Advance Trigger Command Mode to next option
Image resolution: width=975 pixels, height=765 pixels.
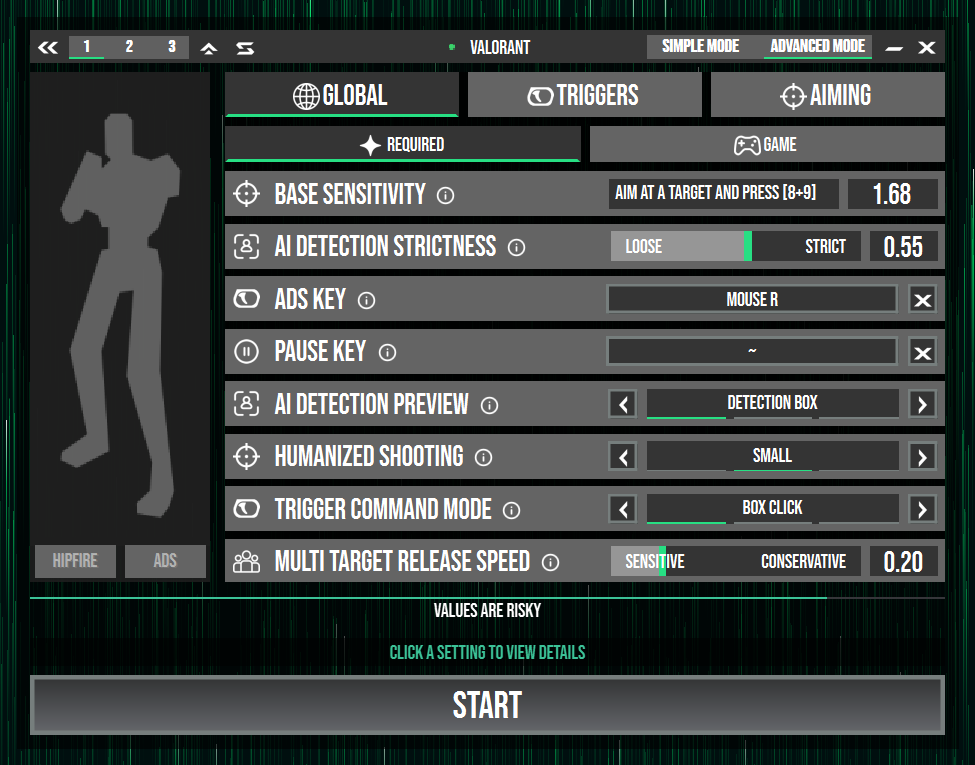pos(922,509)
